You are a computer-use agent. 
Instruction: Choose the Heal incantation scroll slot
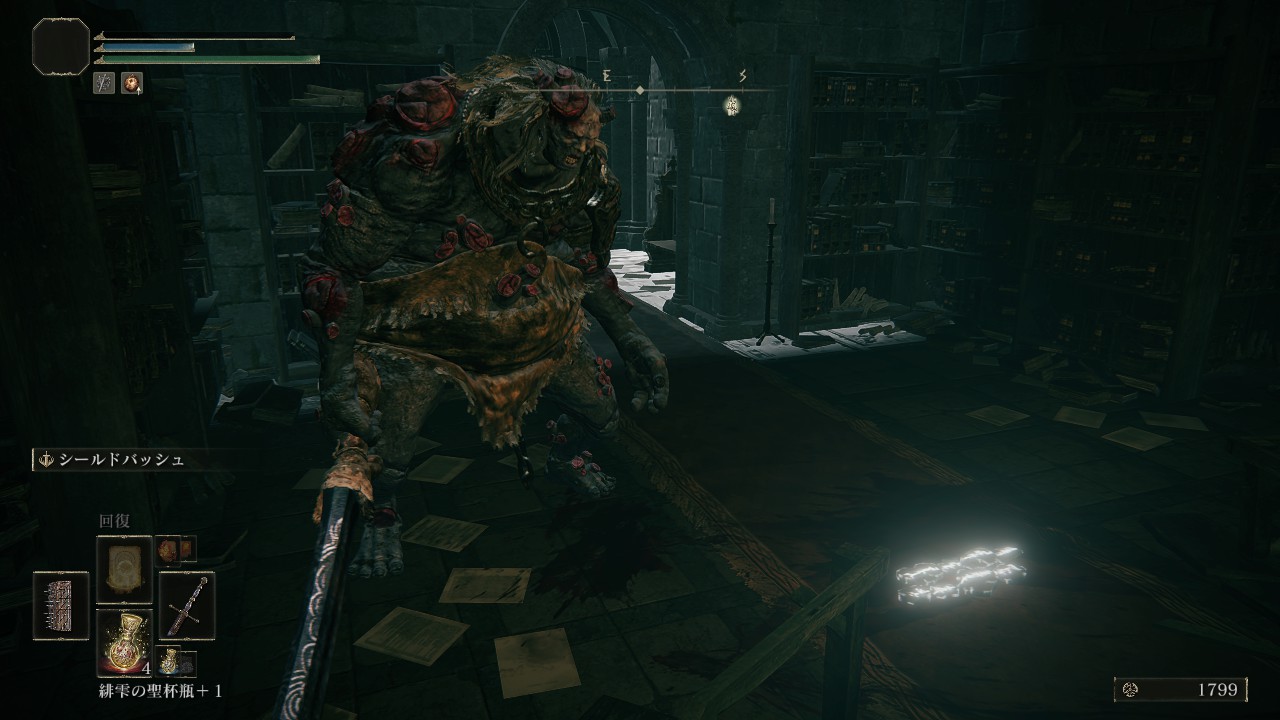(x=124, y=569)
